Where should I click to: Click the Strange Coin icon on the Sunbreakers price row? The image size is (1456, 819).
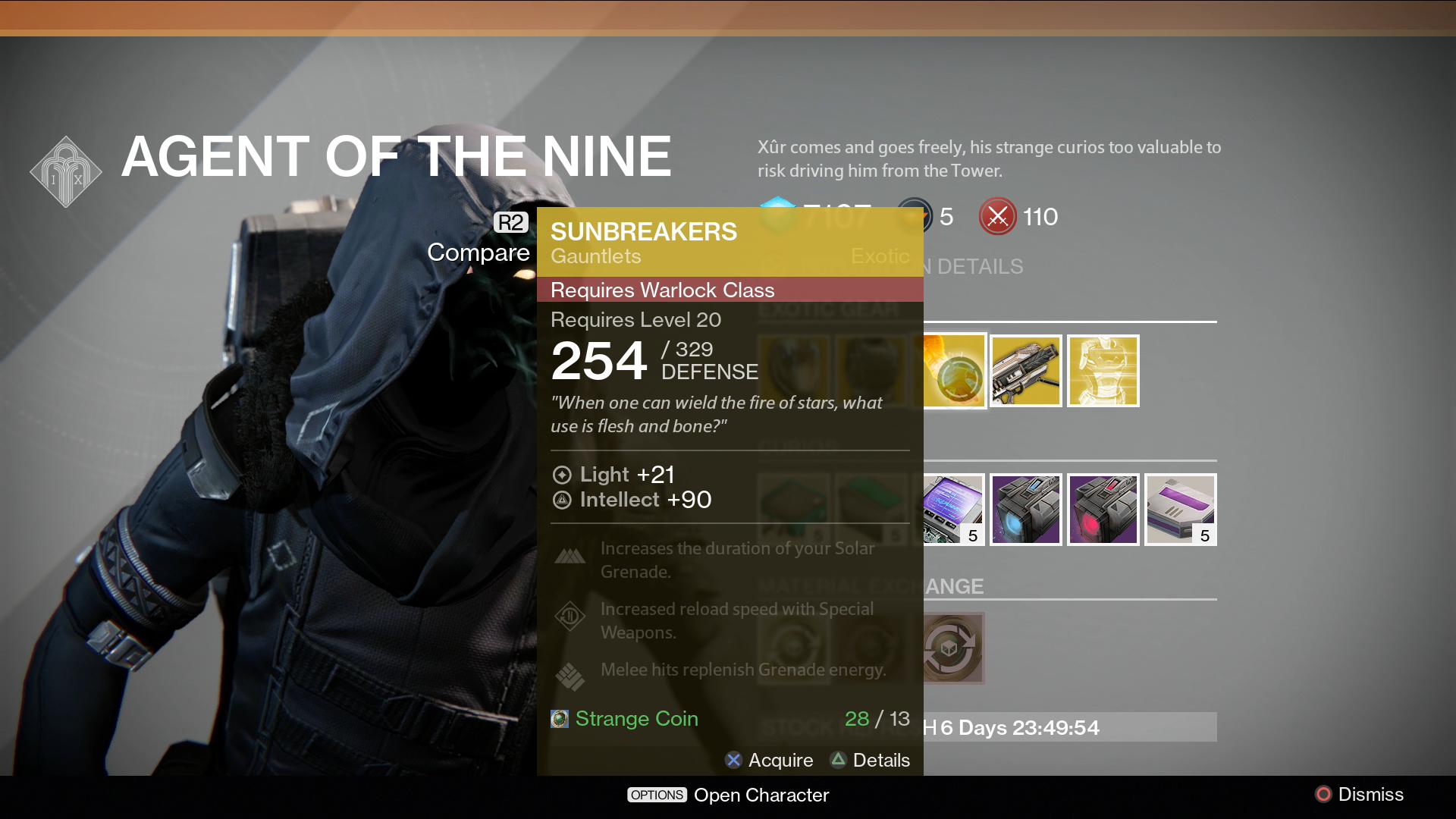[x=559, y=718]
